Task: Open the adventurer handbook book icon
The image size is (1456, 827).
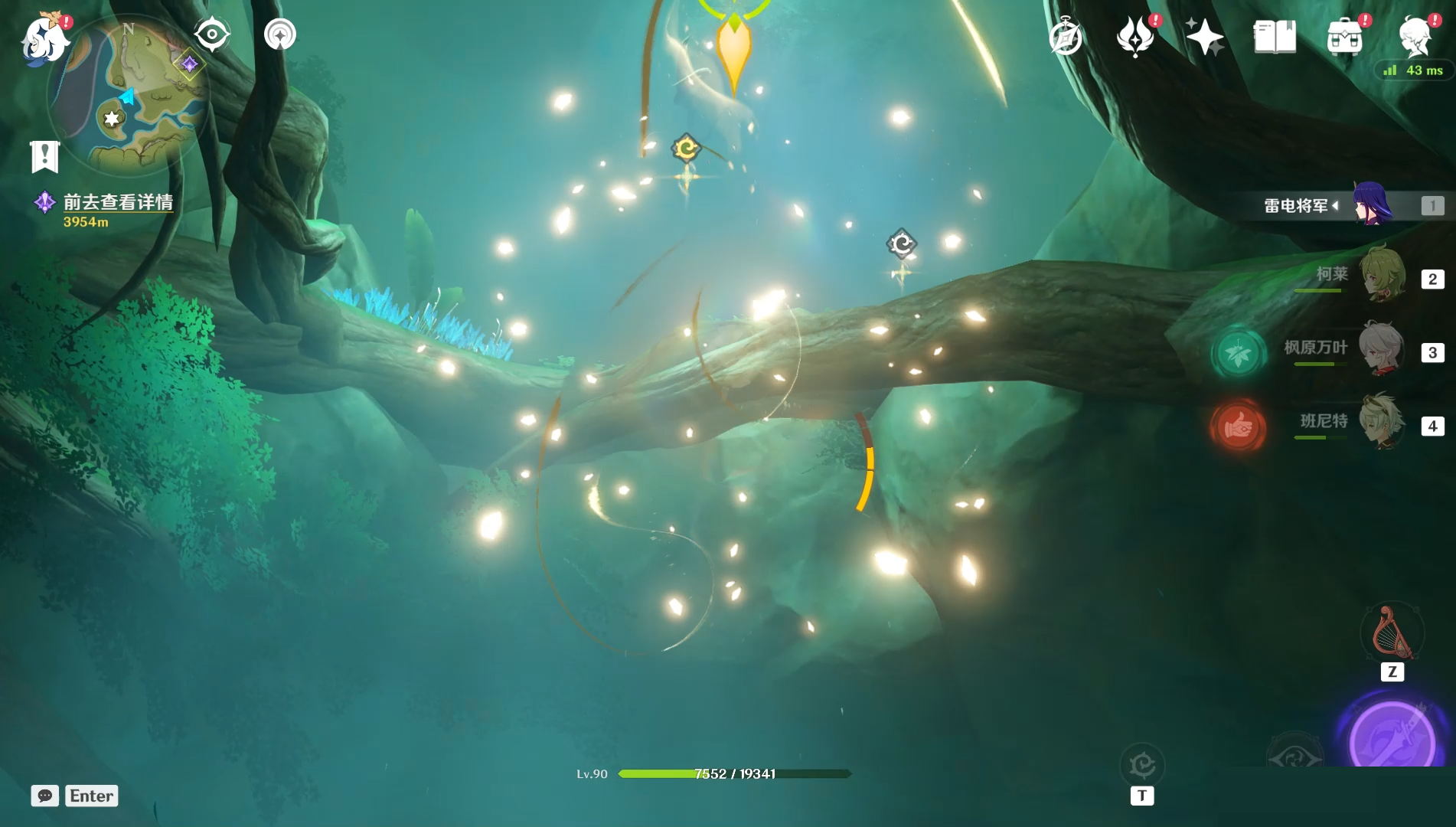Action: pos(1275,37)
